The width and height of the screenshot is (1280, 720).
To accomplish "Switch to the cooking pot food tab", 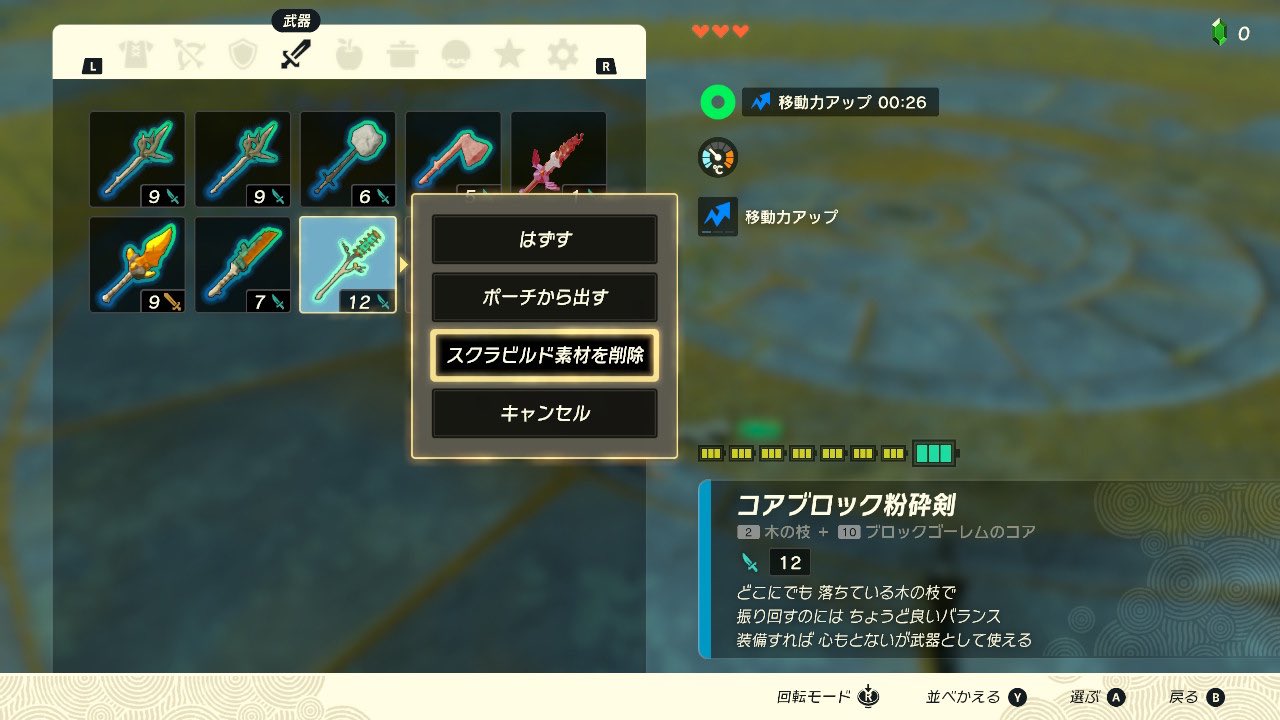I will point(403,55).
